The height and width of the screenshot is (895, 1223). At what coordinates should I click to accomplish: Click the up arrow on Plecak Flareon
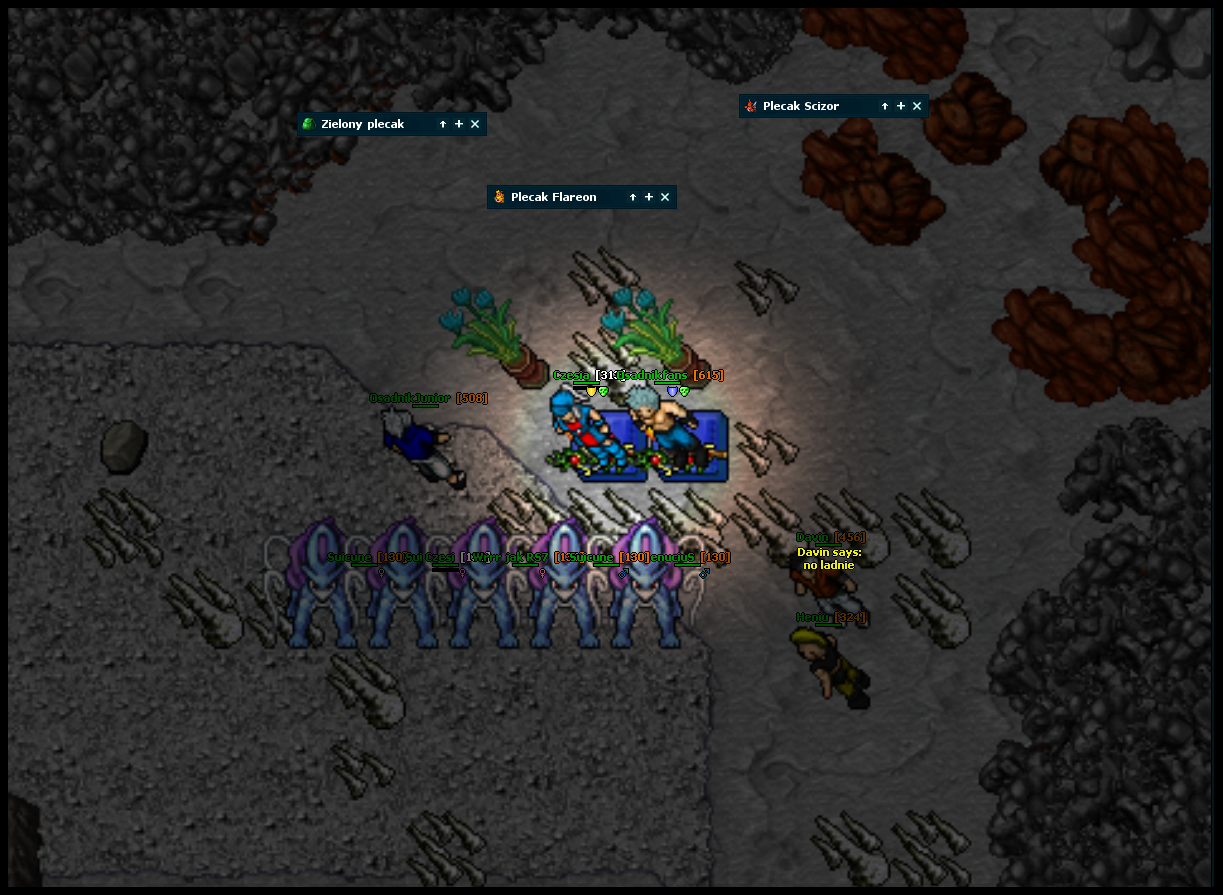click(x=633, y=197)
